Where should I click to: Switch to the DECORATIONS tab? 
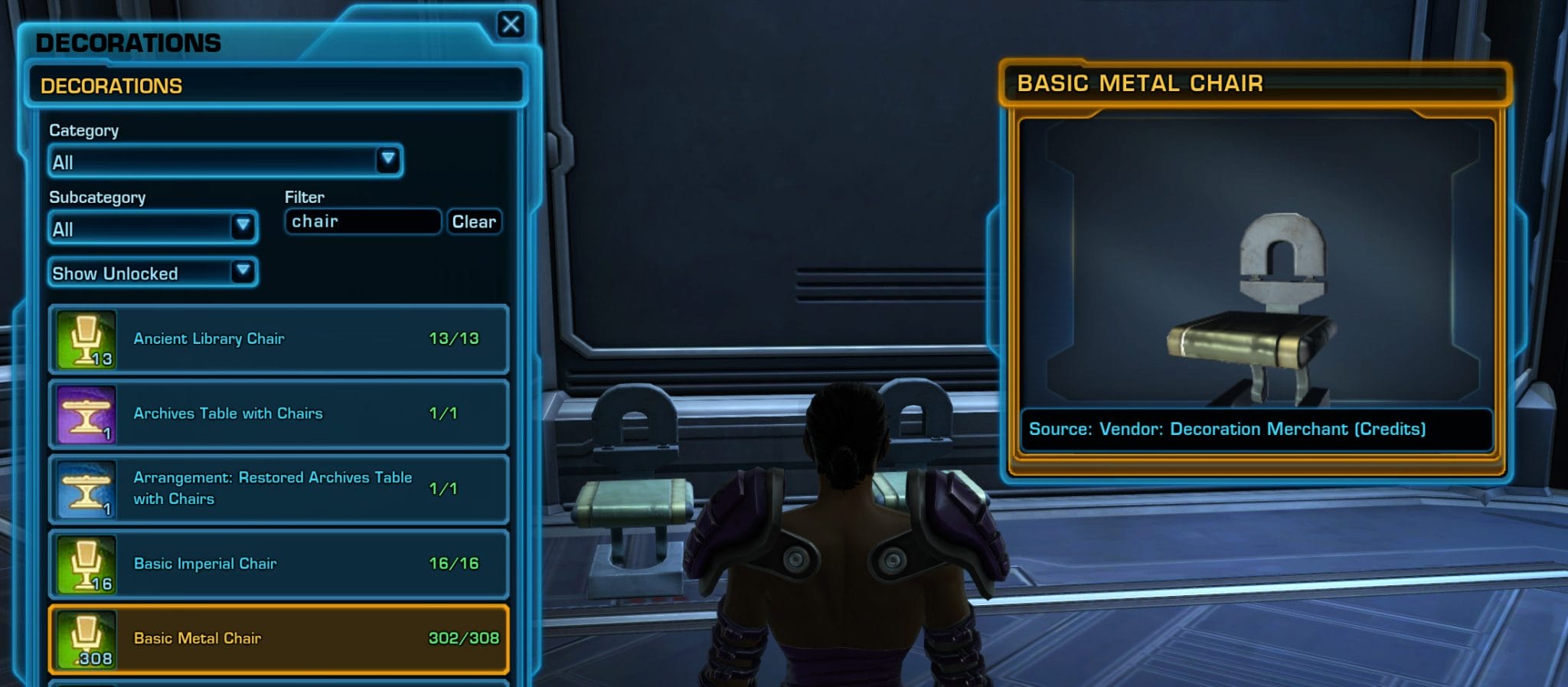click(111, 85)
